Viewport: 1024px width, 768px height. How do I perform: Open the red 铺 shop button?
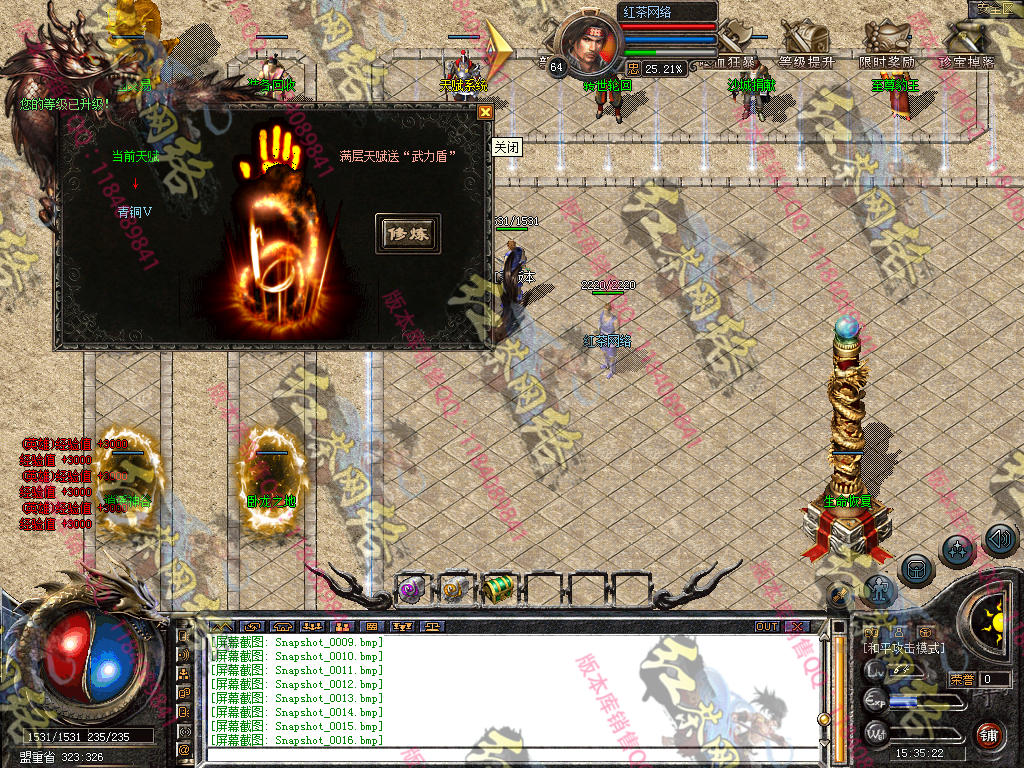pos(990,734)
